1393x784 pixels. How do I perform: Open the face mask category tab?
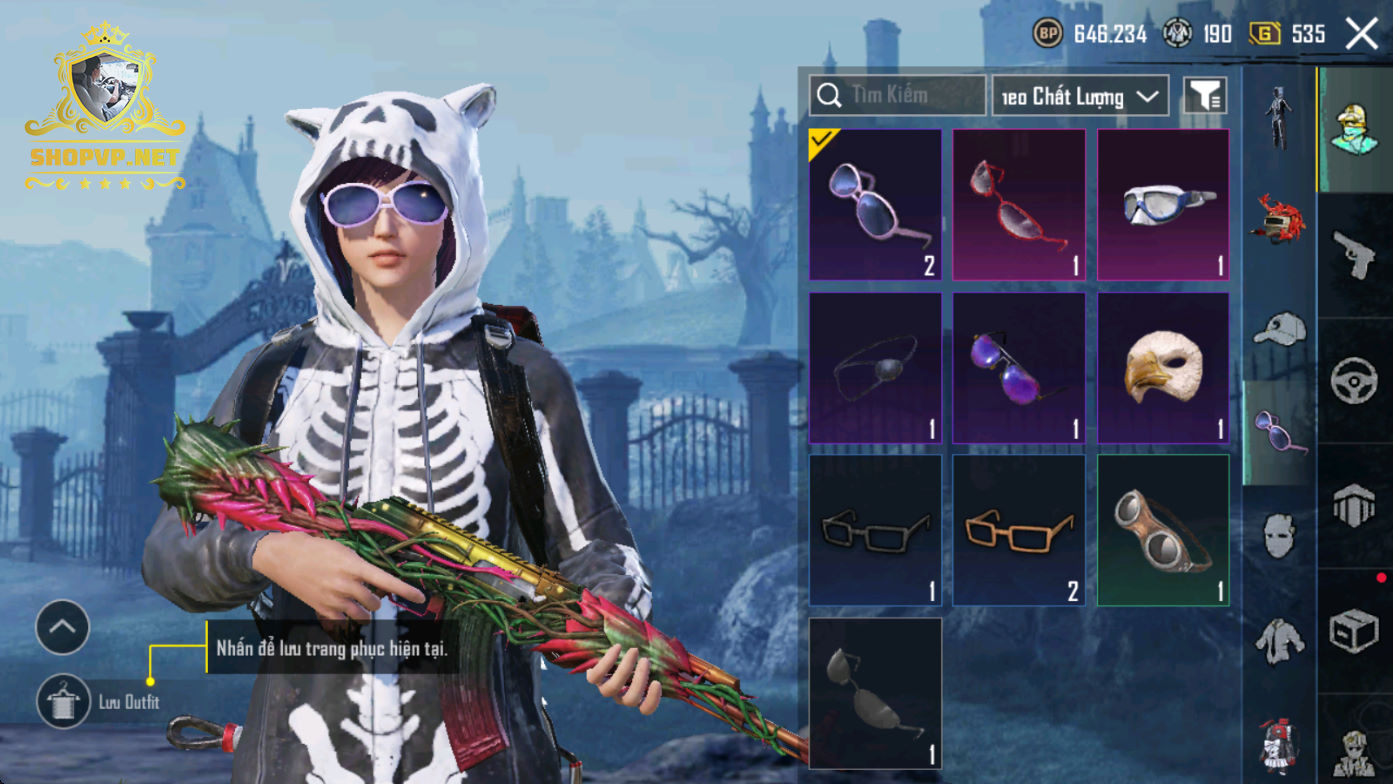click(x=1279, y=536)
